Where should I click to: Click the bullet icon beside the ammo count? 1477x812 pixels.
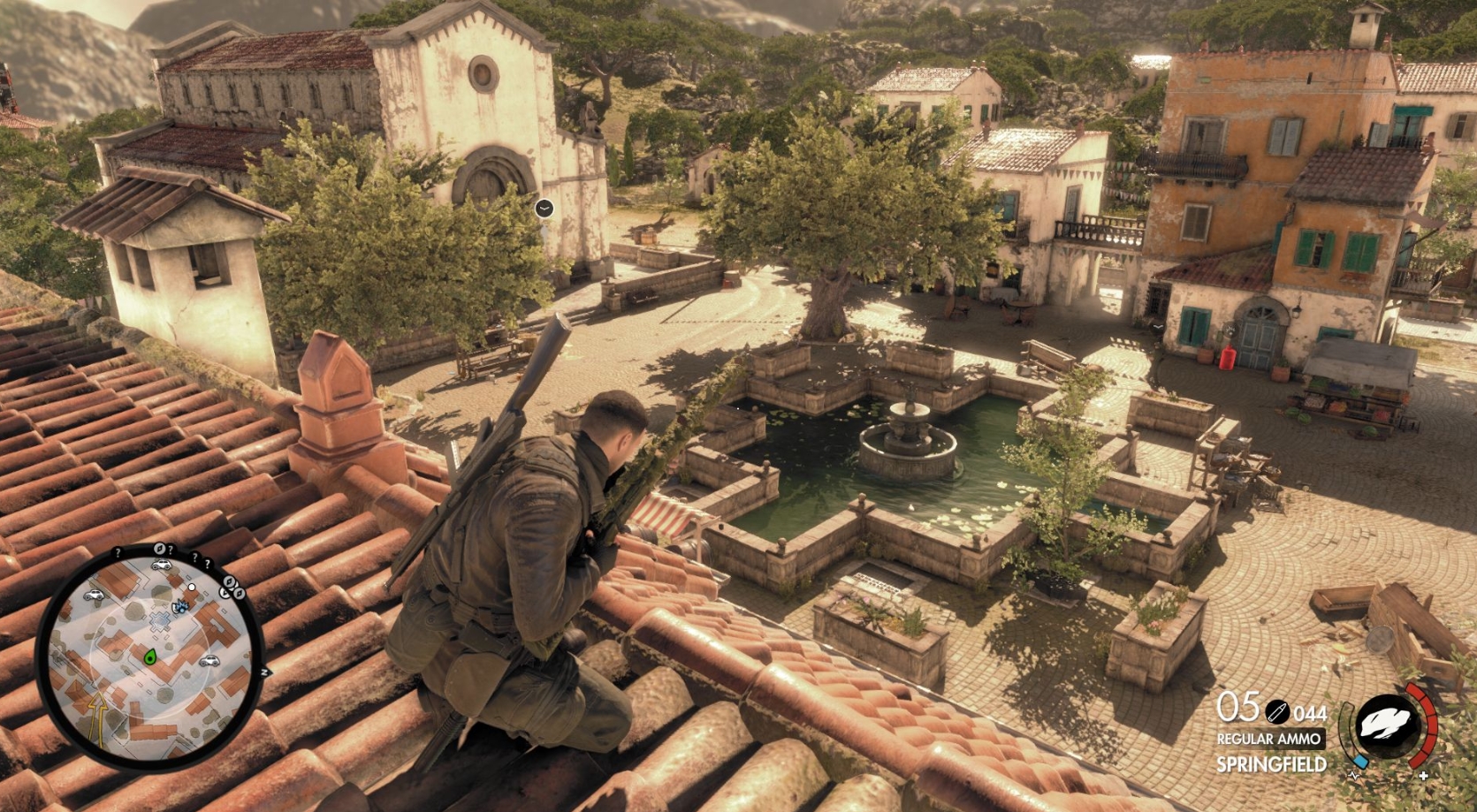pyautogui.click(x=1279, y=712)
